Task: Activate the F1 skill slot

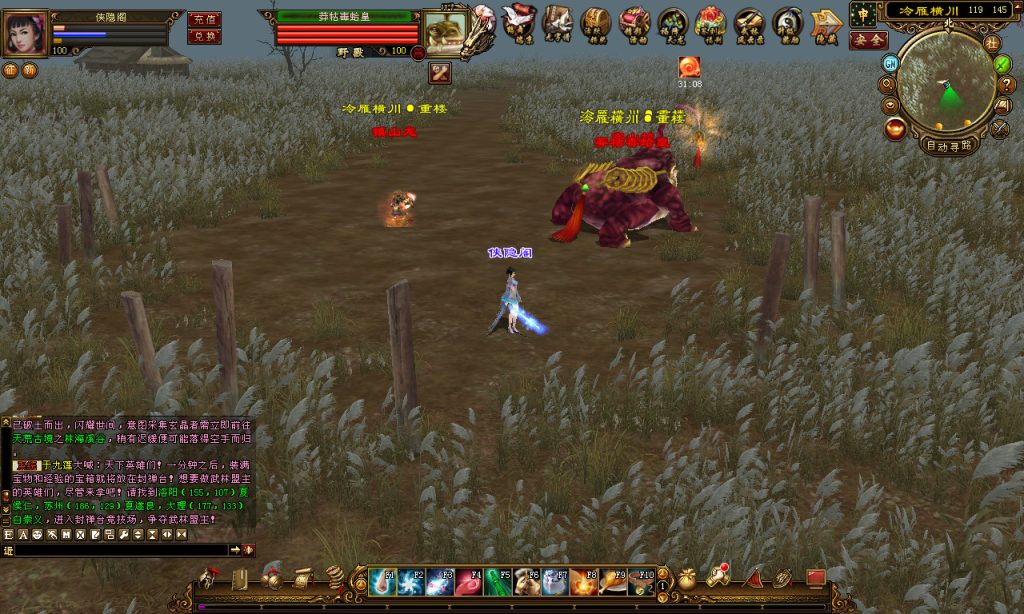Action: (x=382, y=581)
